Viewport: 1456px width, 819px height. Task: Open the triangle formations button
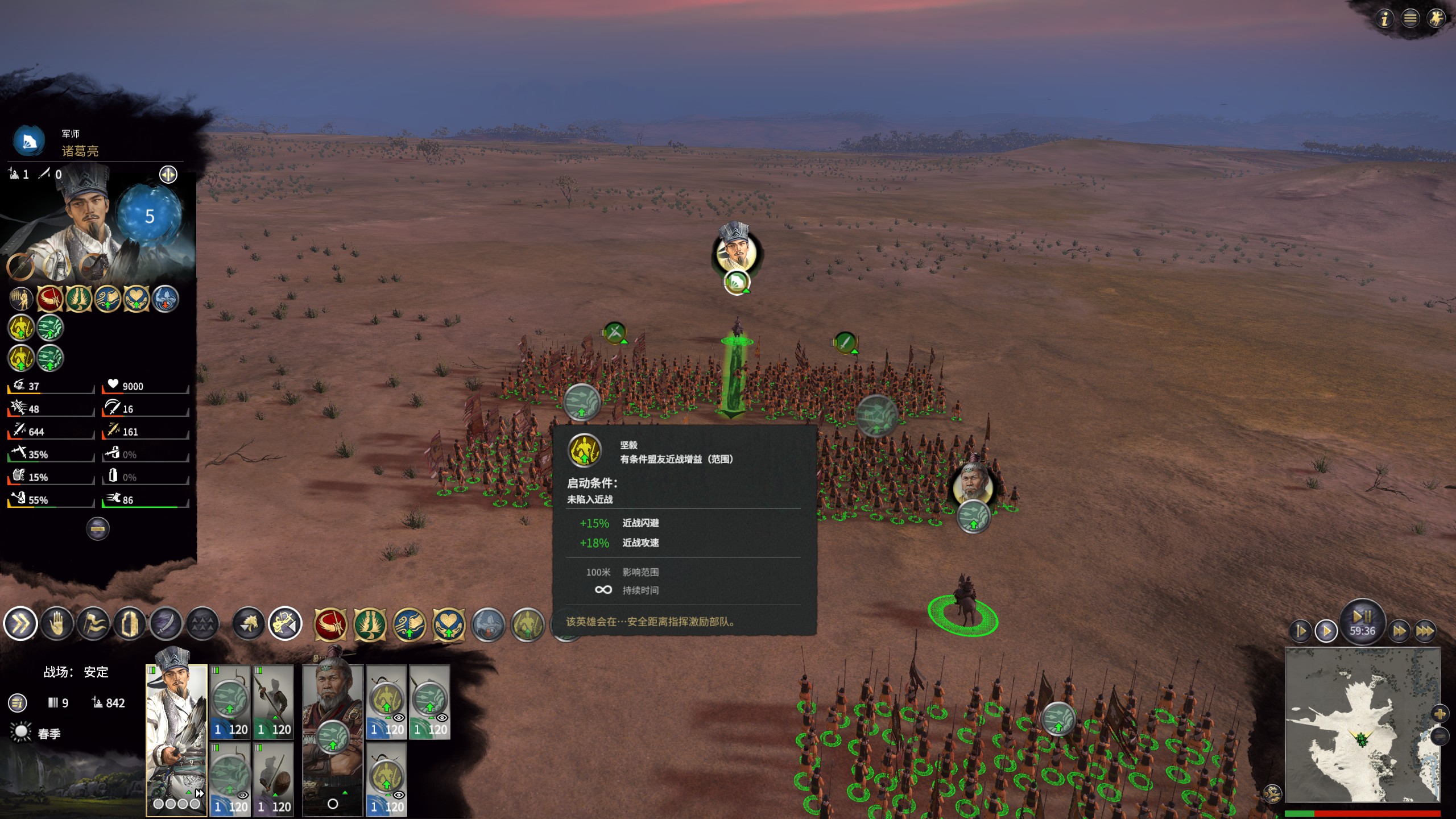(x=202, y=624)
